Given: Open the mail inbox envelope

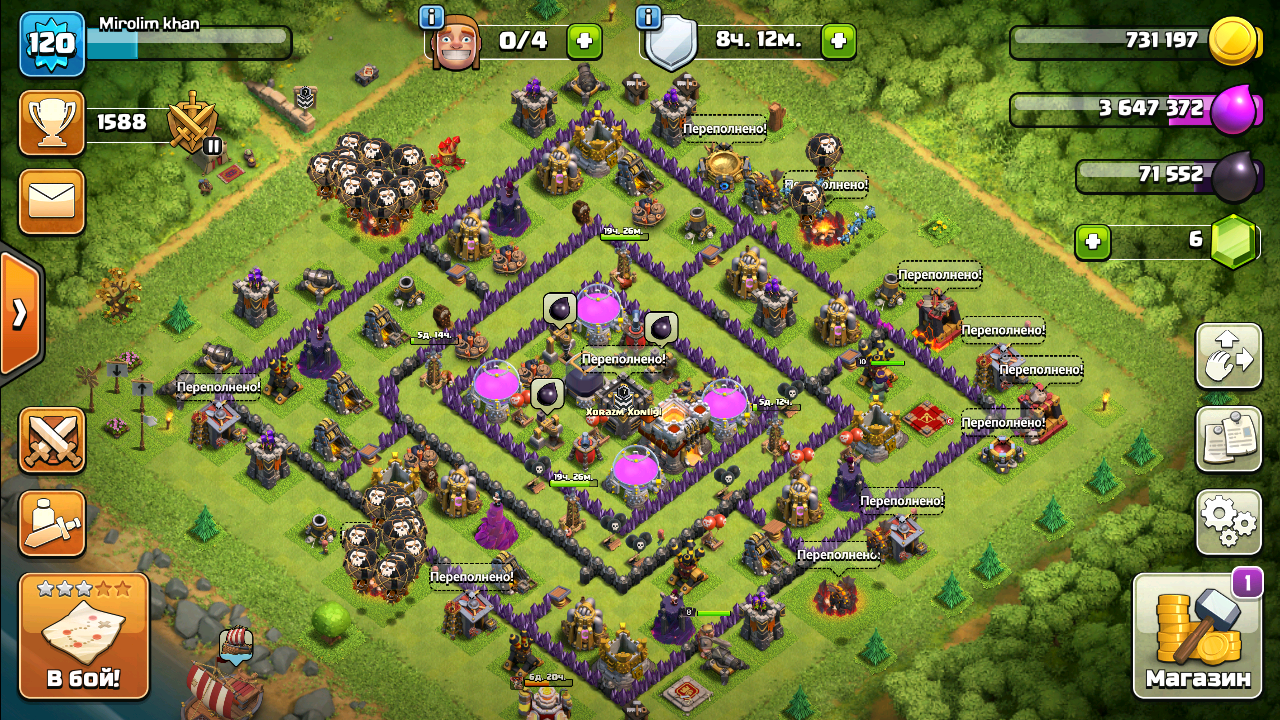Looking at the screenshot, I should coord(52,201).
